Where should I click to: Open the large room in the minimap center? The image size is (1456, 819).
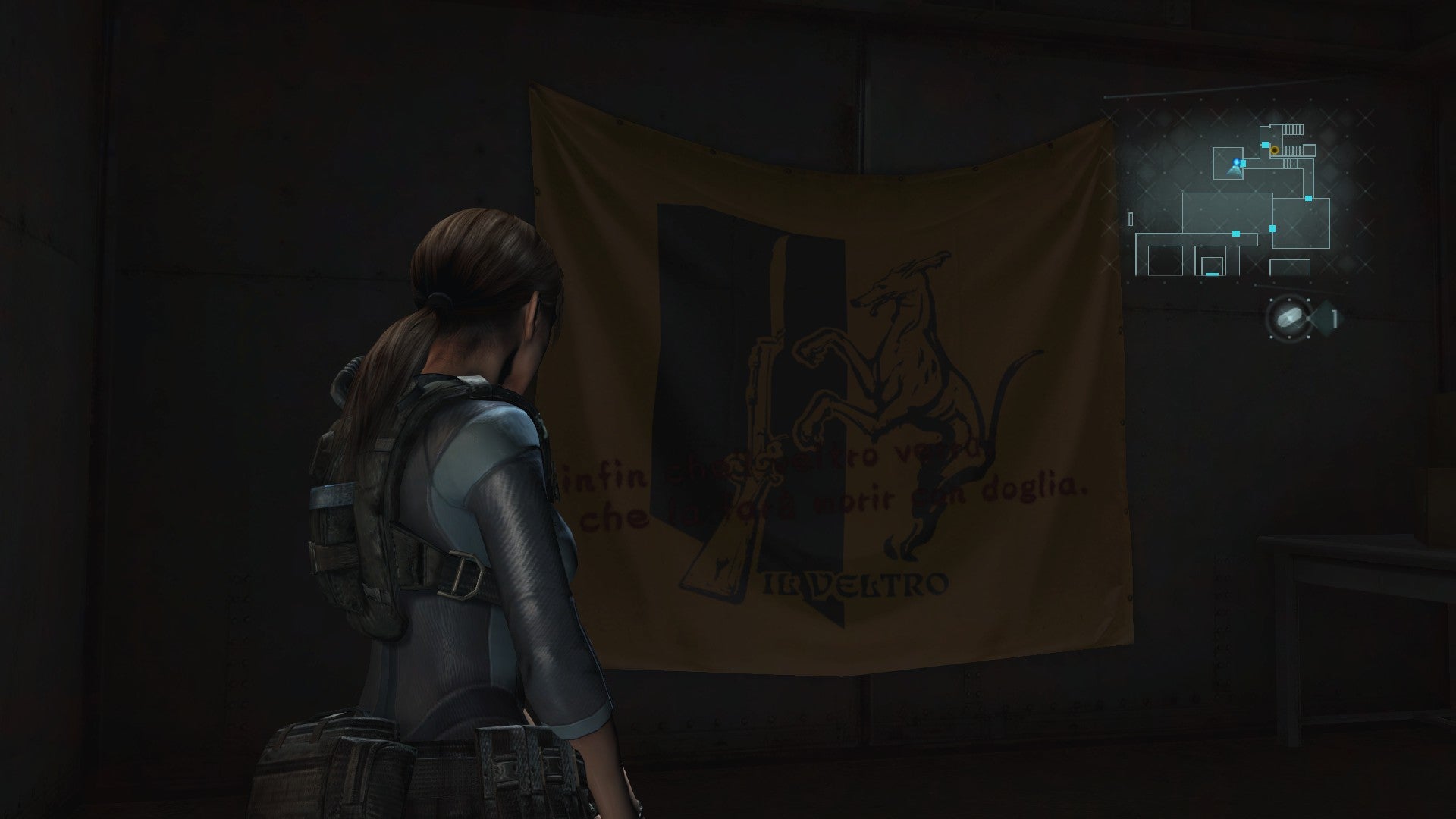click(x=1225, y=212)
